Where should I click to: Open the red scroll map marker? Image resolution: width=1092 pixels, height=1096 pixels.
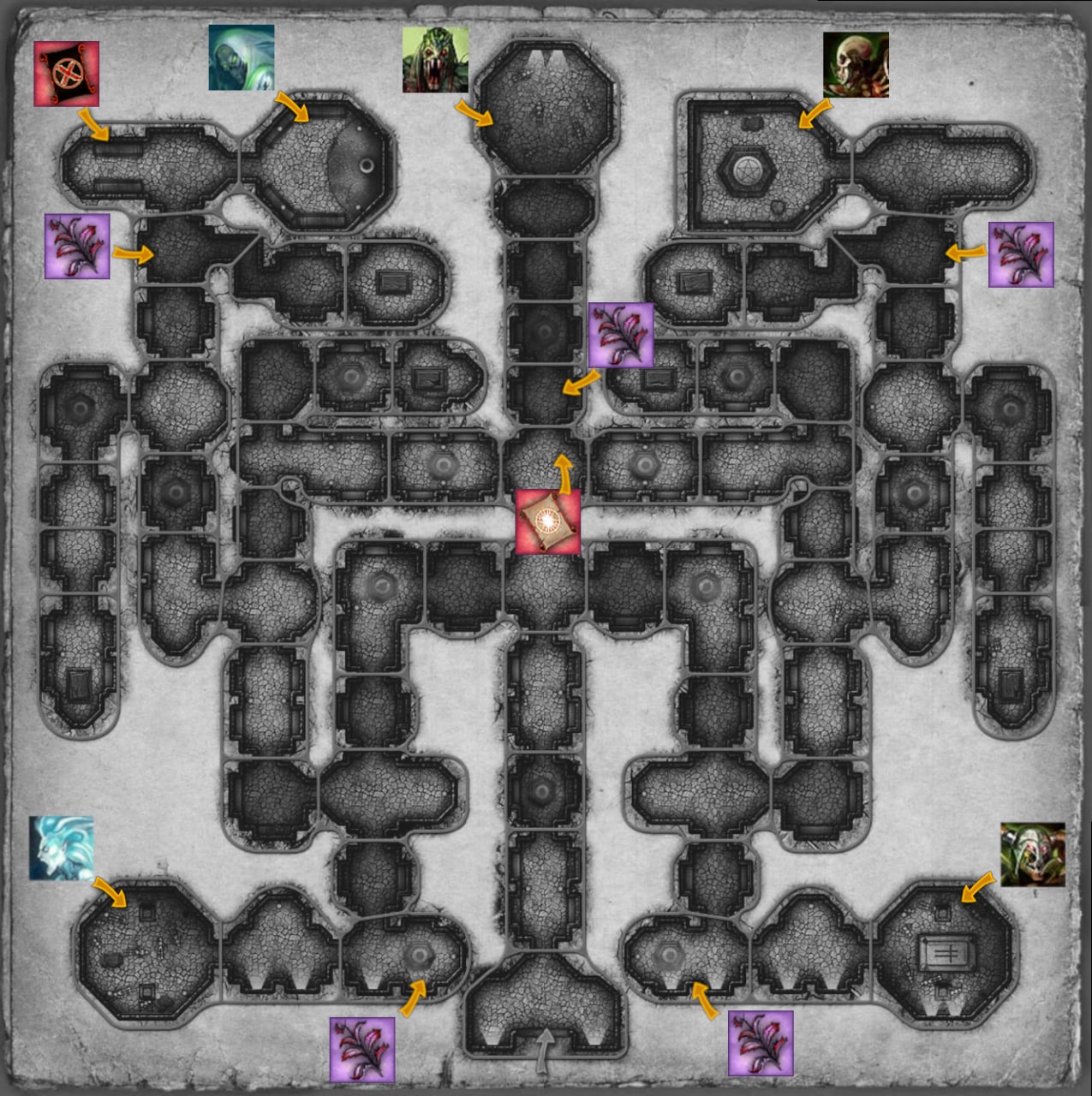point(548,521)
